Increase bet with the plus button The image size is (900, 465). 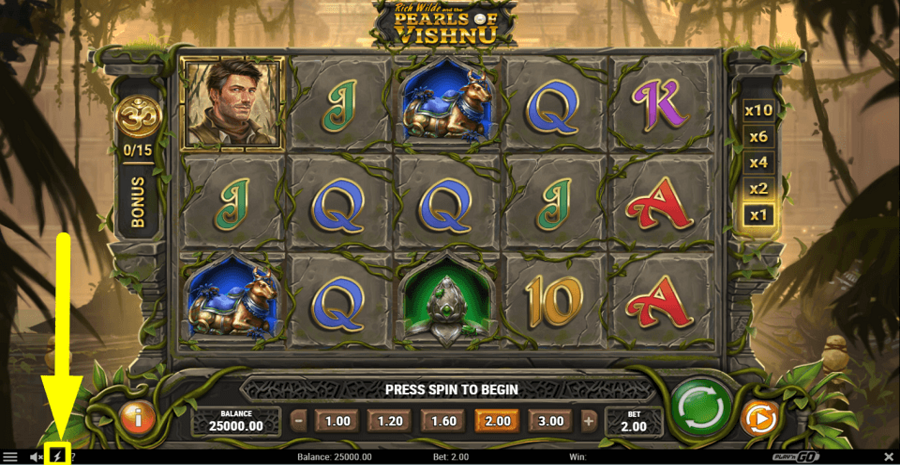pyautogui.click(x=589, y=421)
